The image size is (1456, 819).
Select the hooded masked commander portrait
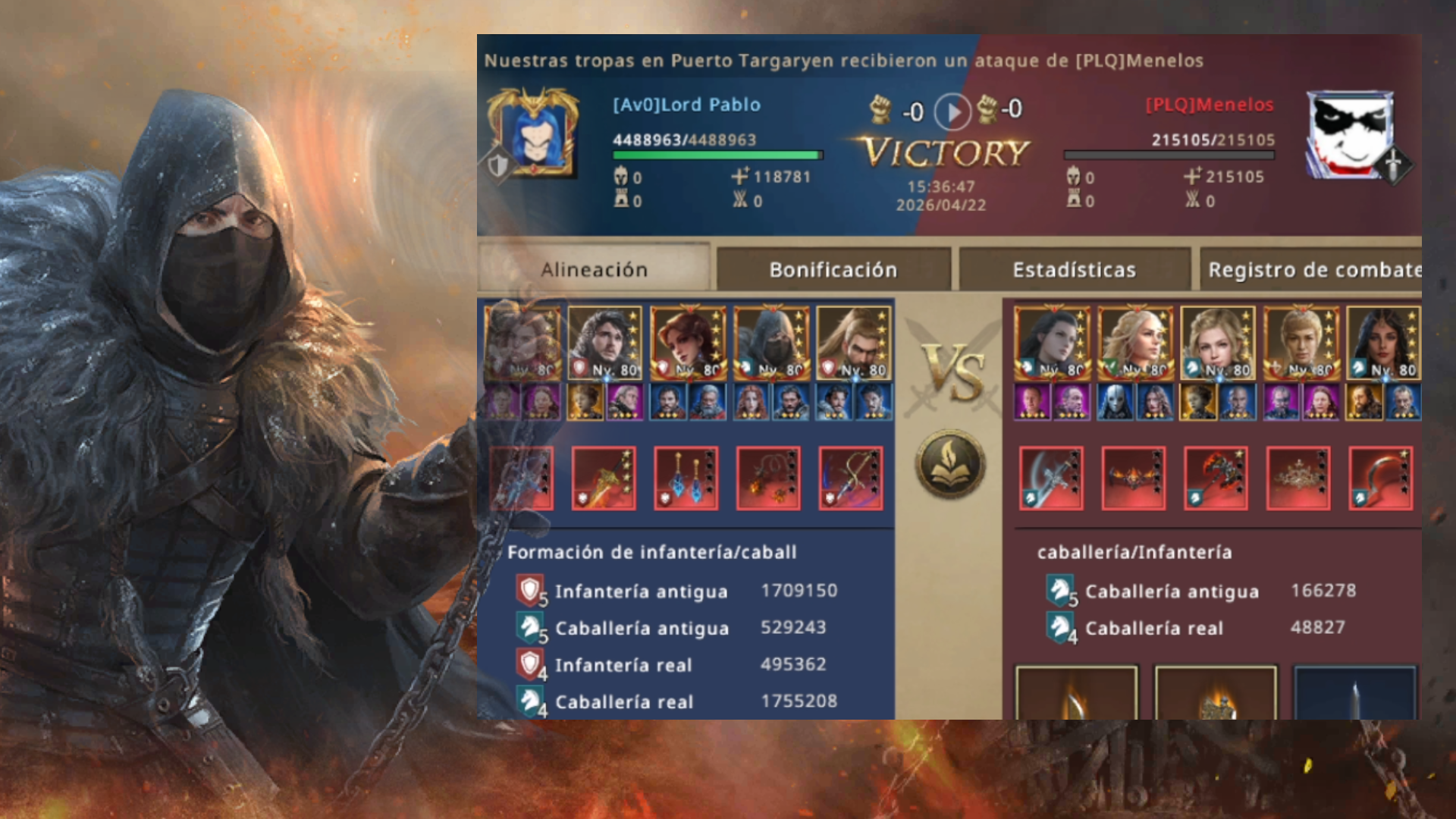pos(772,343)
